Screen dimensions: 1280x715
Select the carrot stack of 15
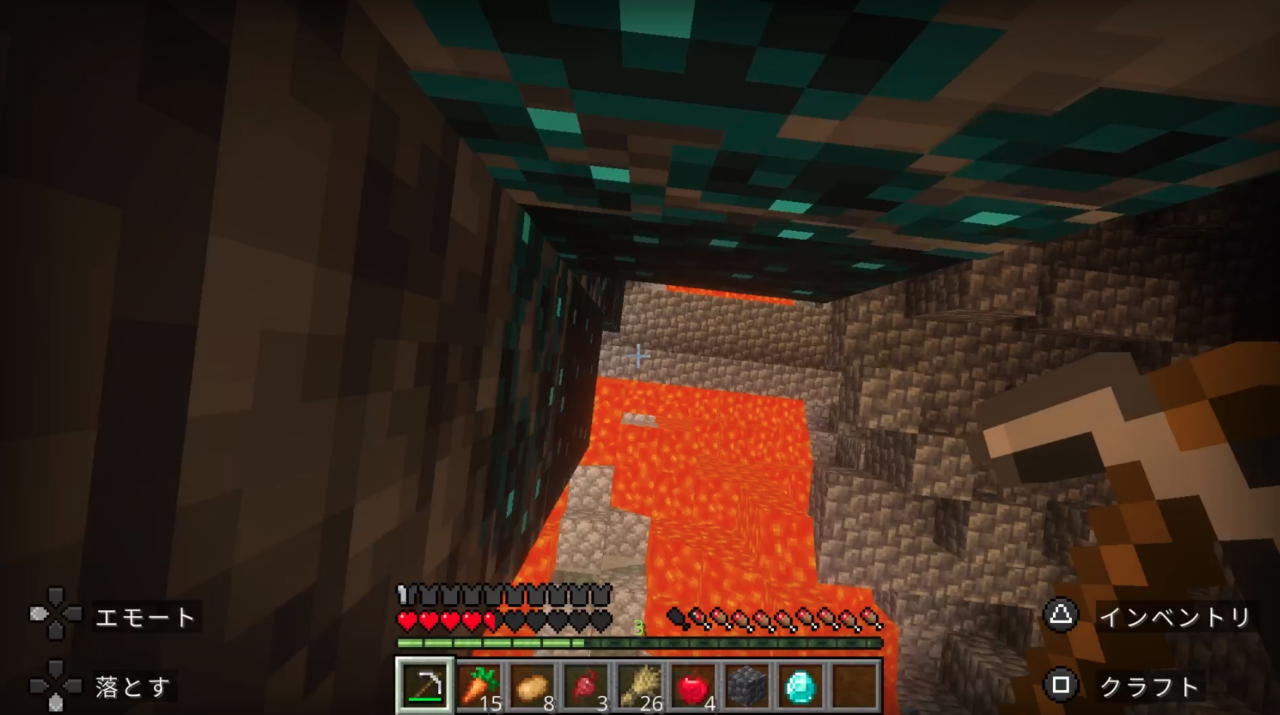pos(479,685)
